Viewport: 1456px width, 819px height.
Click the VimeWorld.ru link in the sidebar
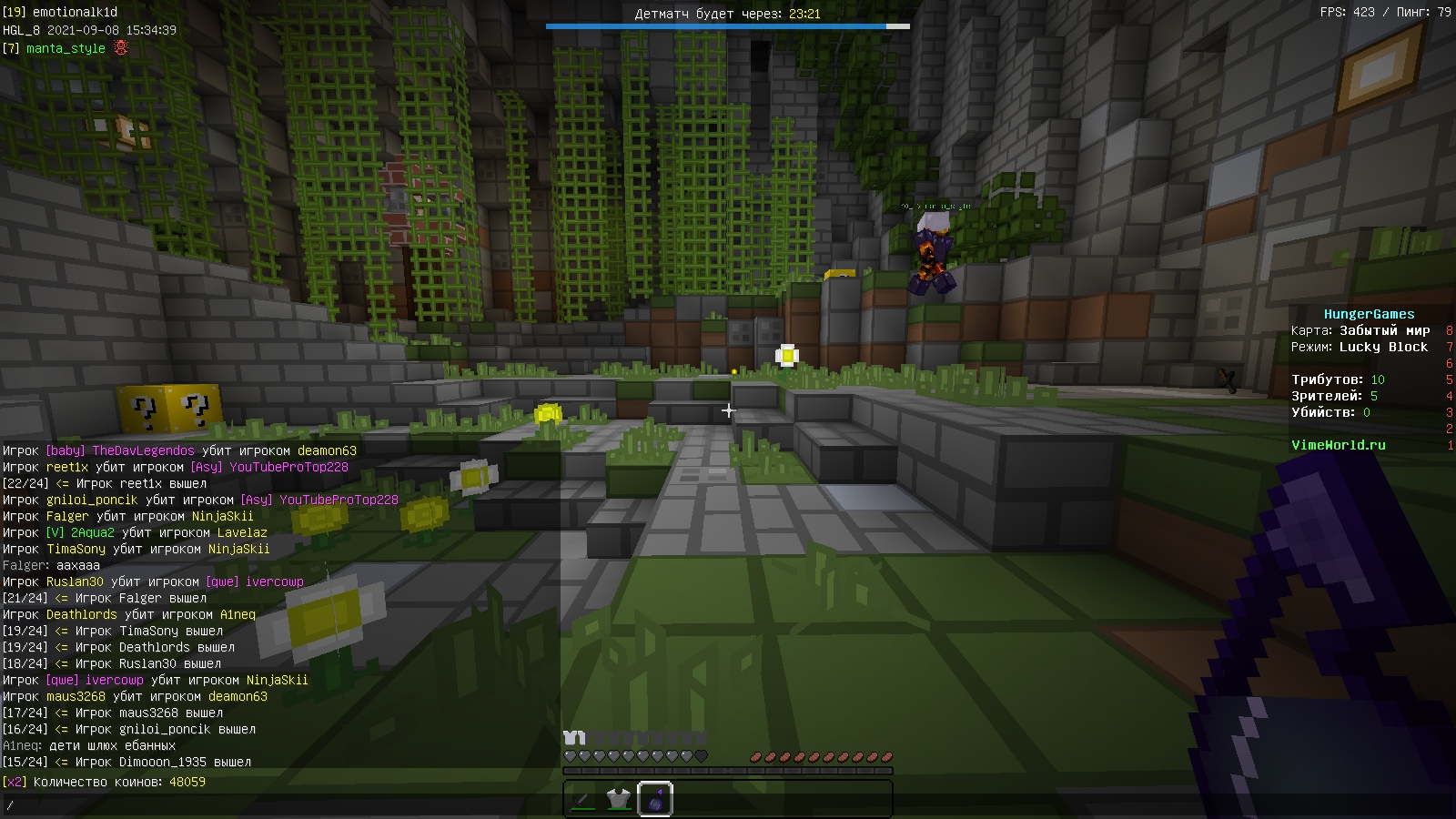(x=1338, y=445)
